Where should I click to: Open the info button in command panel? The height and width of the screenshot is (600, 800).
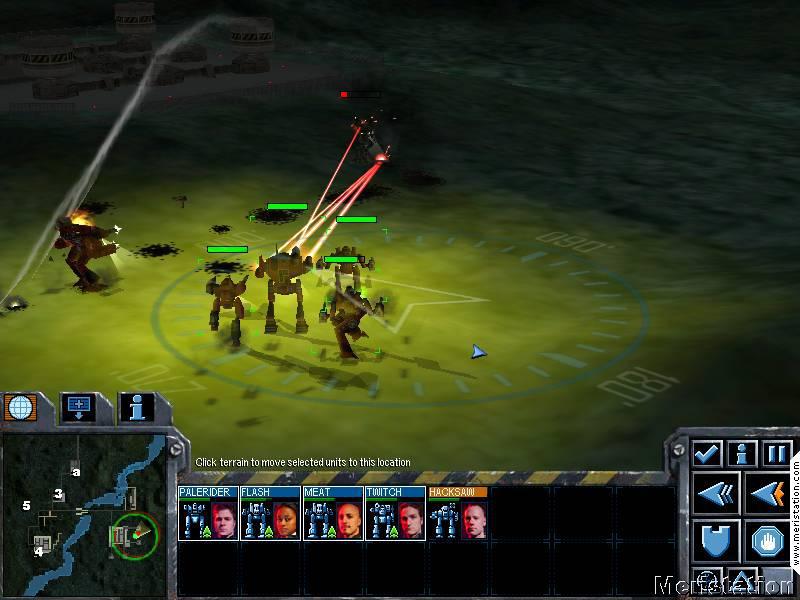(x=742, y=454)
